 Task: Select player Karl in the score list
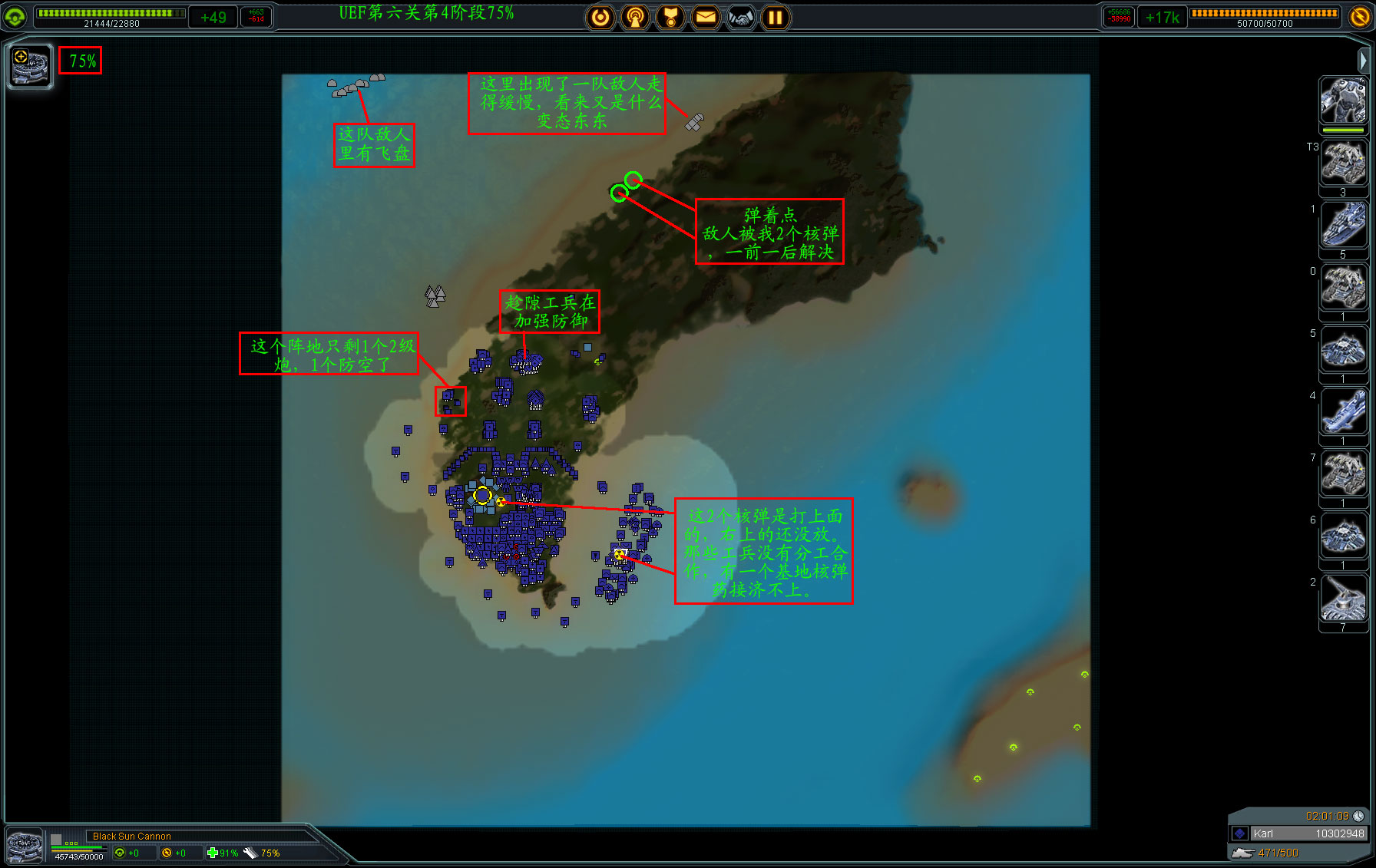coord(1298,833)
